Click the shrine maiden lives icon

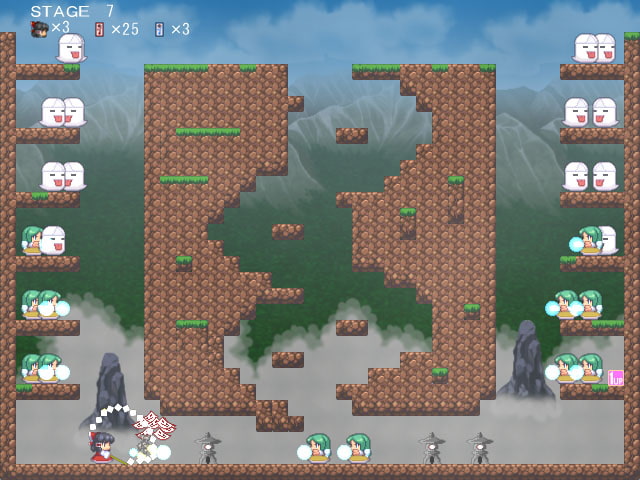click(x=40, y=29)
